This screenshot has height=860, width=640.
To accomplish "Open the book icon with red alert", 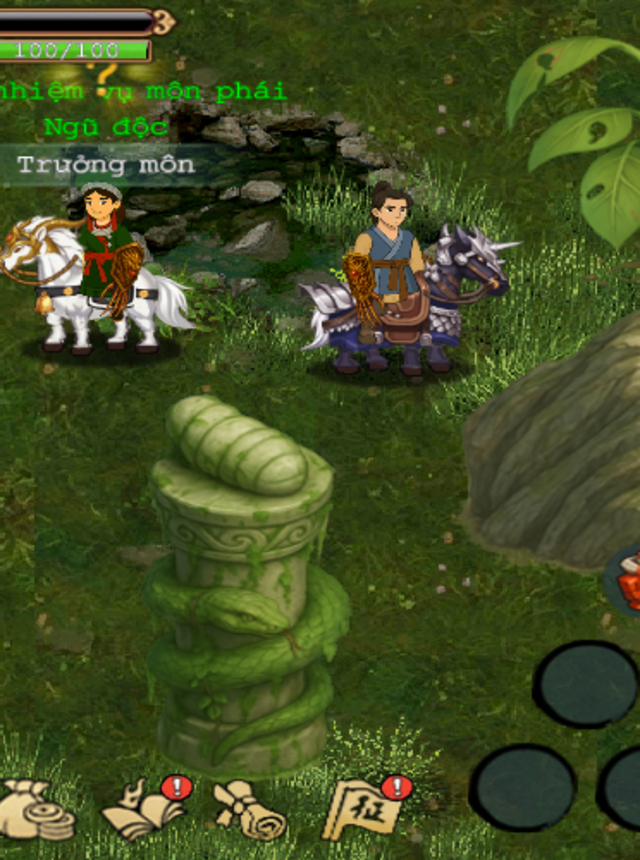I will (145, 810).
